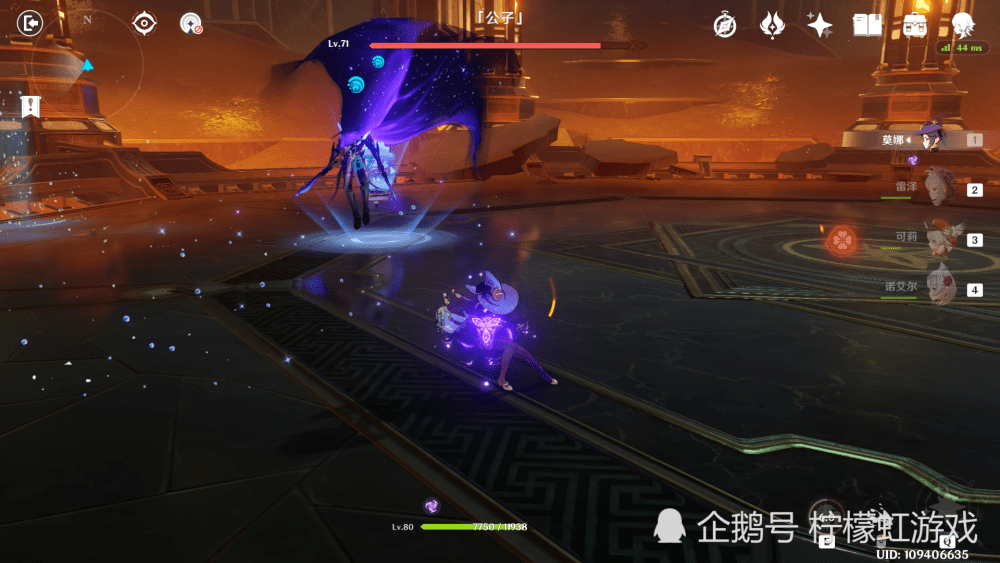Open the Wish star icon

click(x=820, y=26)
